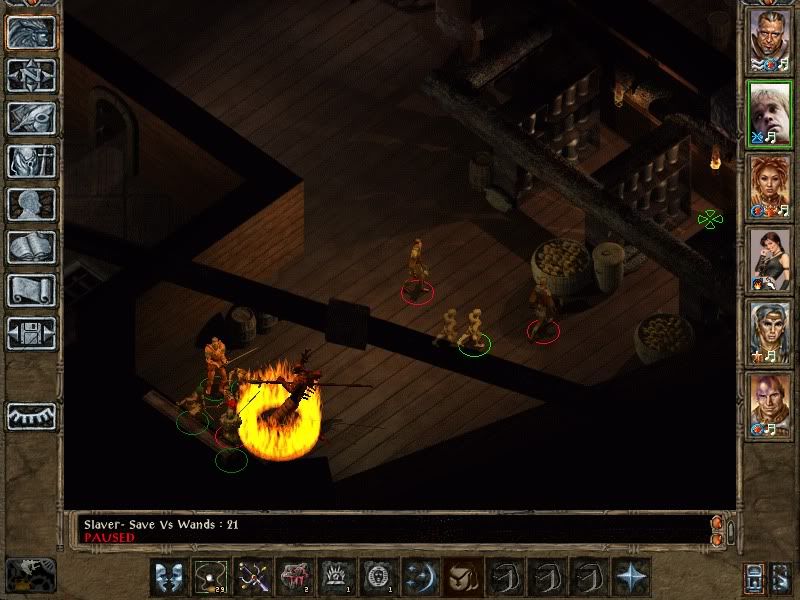Open the area map from the sidebar
This screenshot has width=800, height=600.
pos(31,75)
